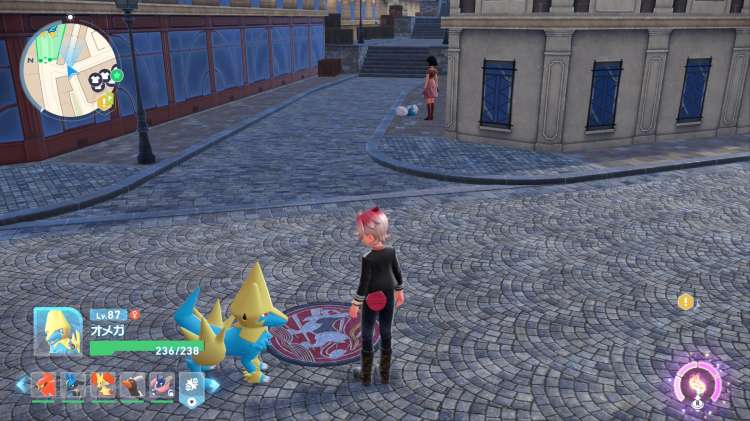The image size is (750, 421).
Task: Activate the pink Mega Evolution gauge
Action: click(x=697, y=385)
